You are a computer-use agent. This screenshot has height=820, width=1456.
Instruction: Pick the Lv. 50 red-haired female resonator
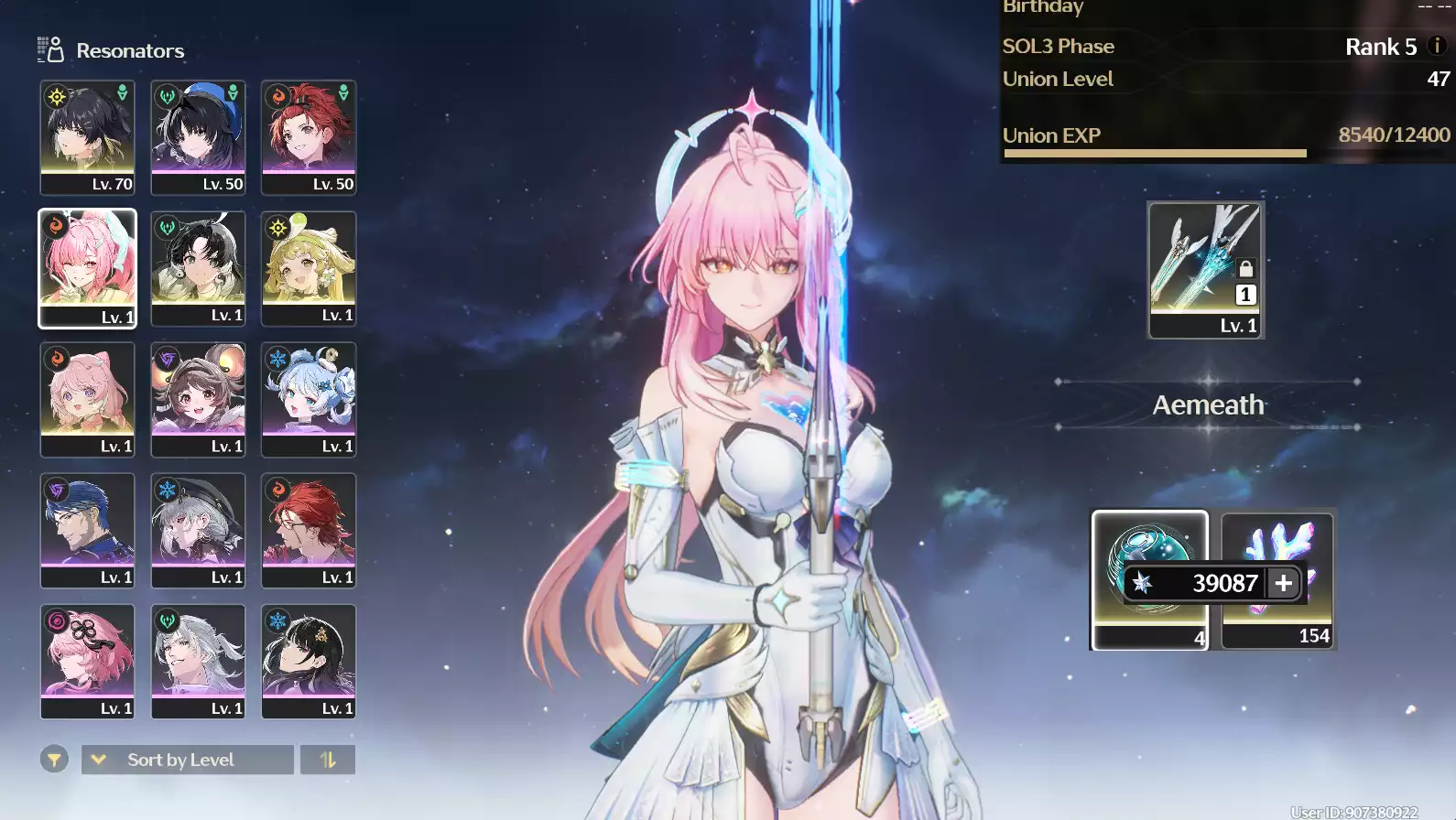tap(309, 137)
